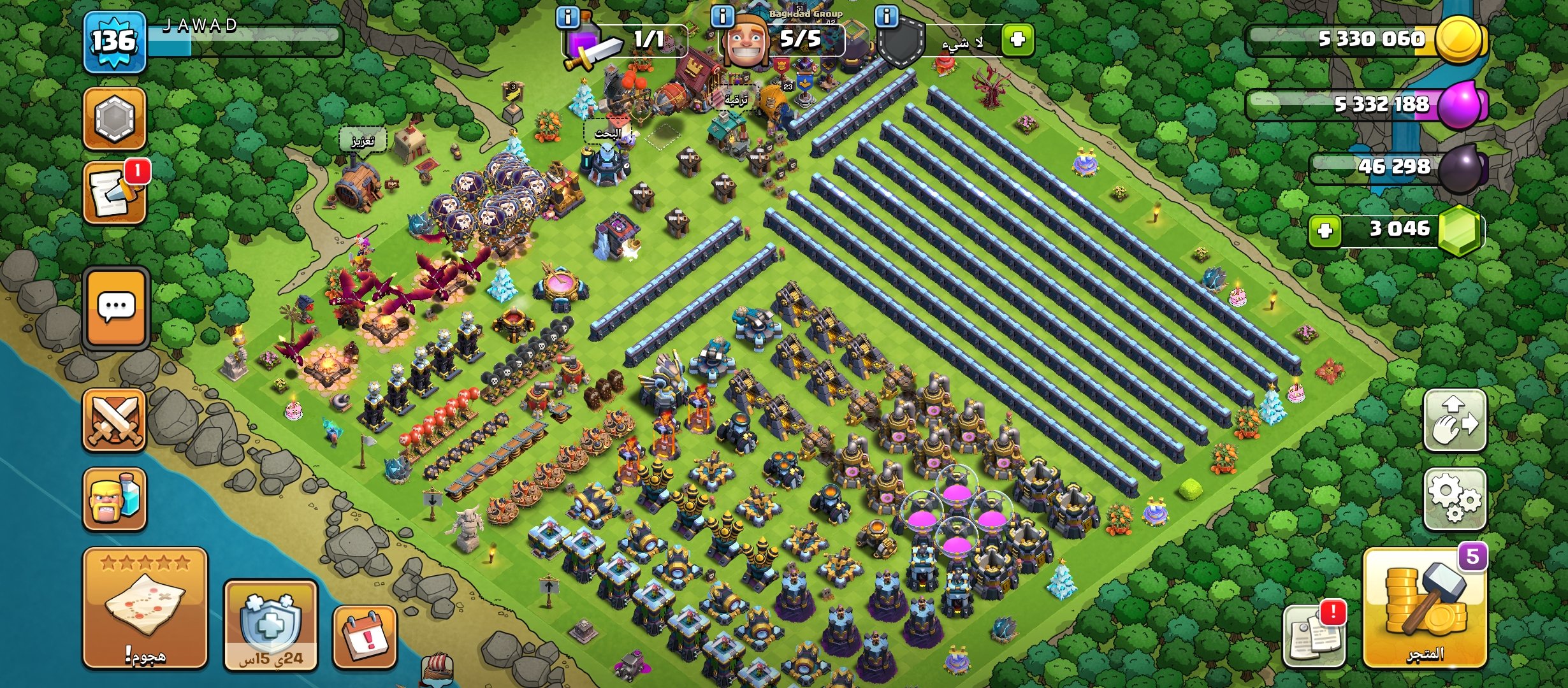Open the settings gears button
The image size is (1568, 688).
click(x=1455, y=498)
